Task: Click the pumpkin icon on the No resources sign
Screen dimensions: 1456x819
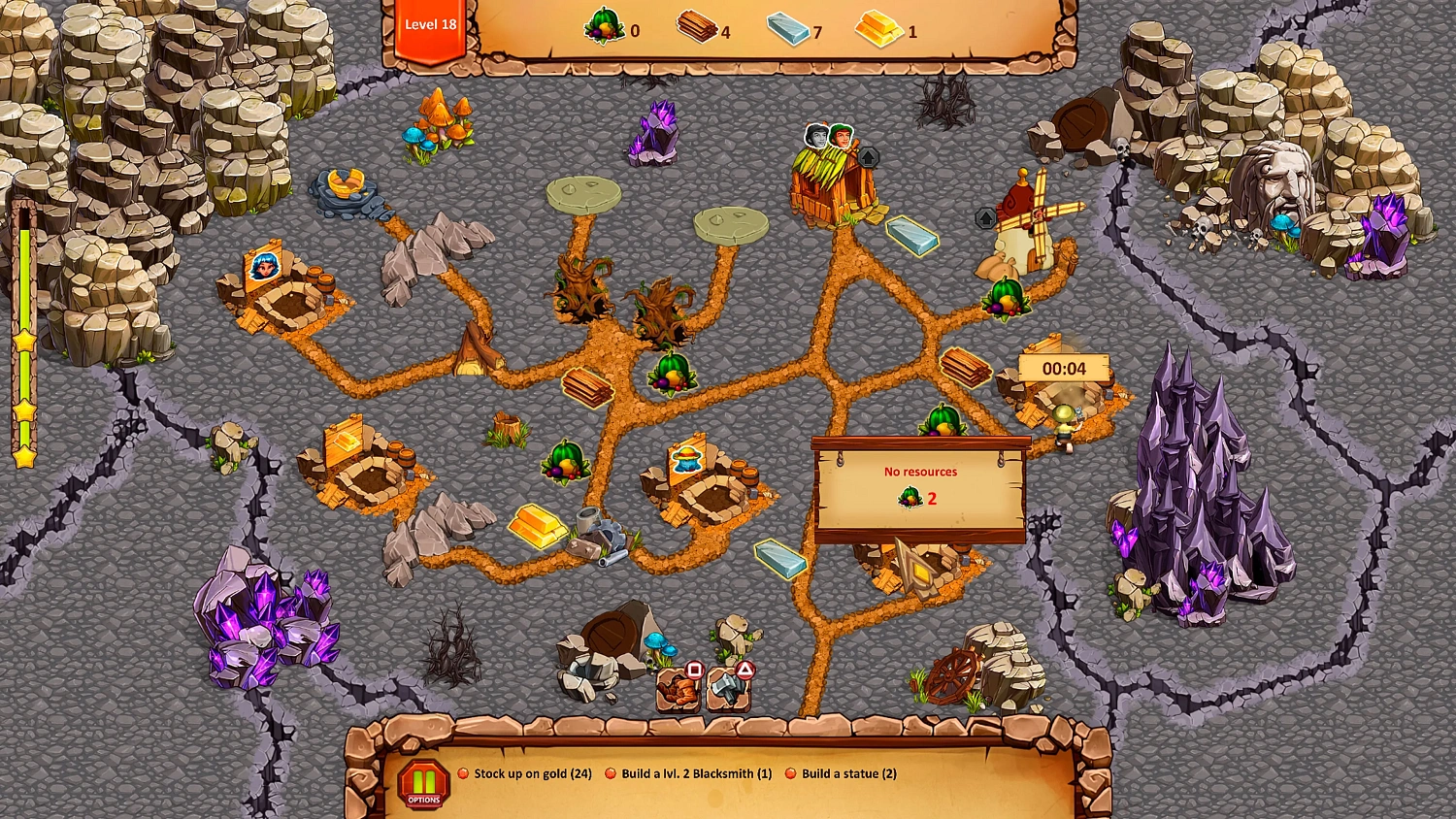Action: [909, 497]
